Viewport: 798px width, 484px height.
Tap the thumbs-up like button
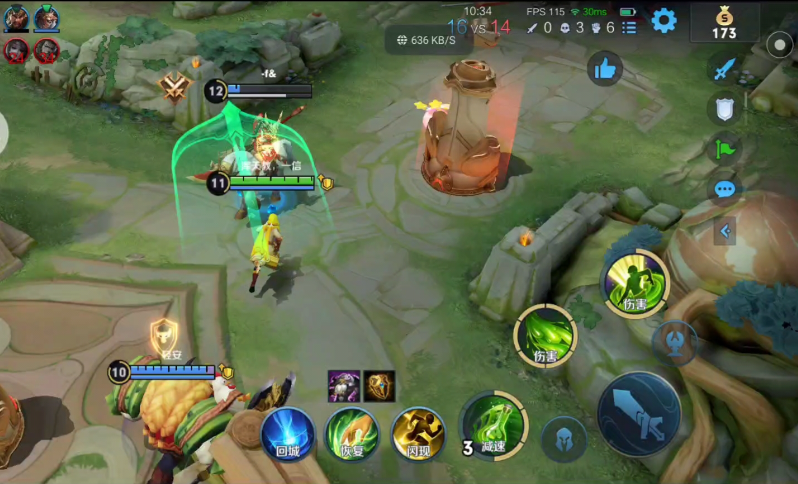604,69
